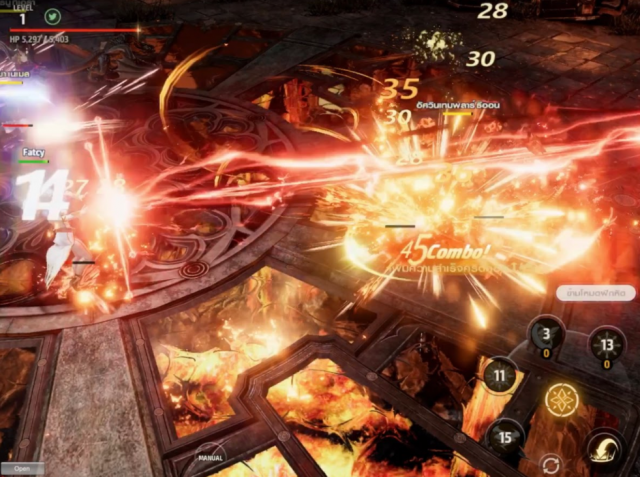Use the skill on 3-second cooldown

pos(547,337)
